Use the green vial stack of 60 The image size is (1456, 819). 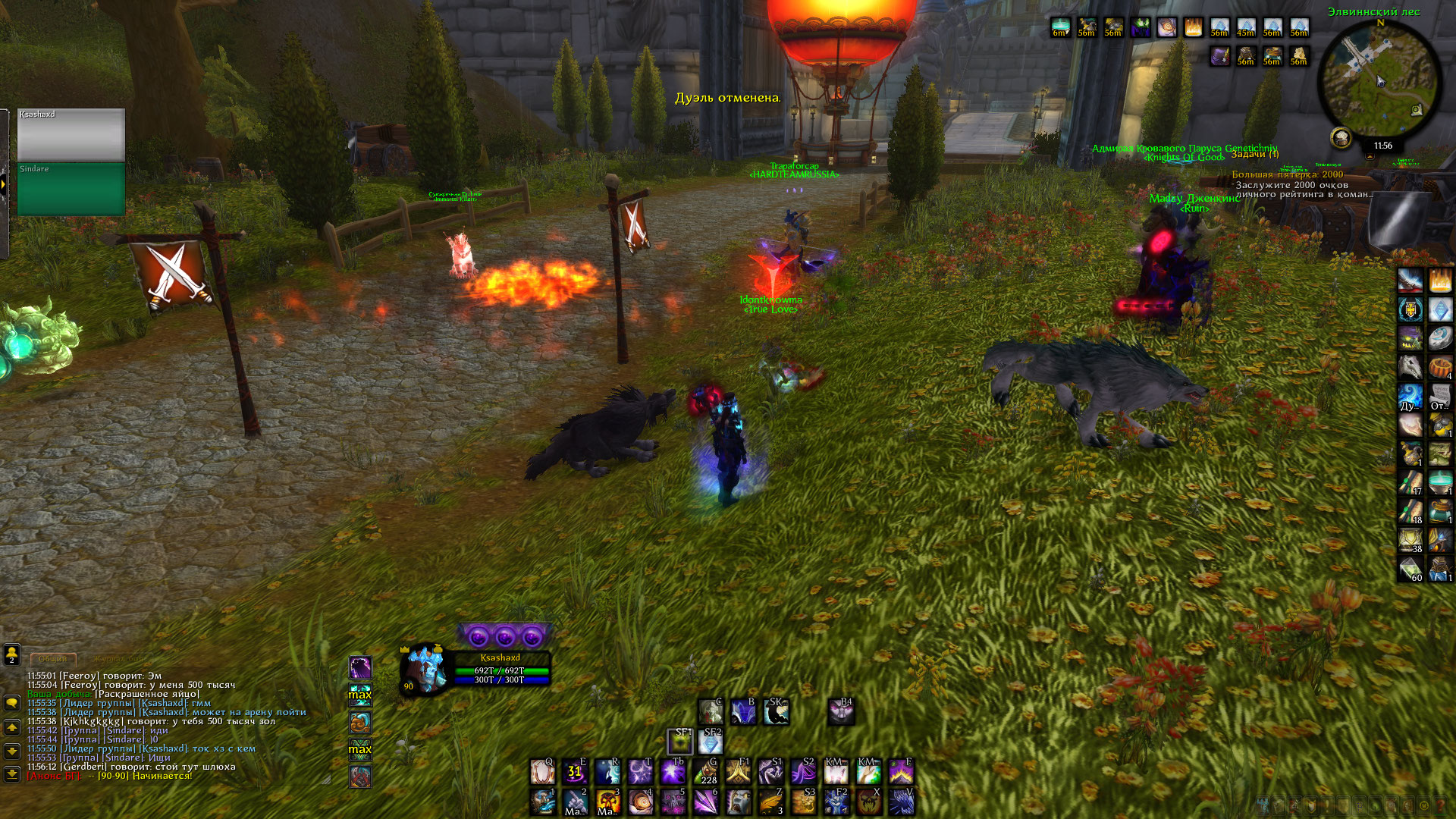point(1410,569)
